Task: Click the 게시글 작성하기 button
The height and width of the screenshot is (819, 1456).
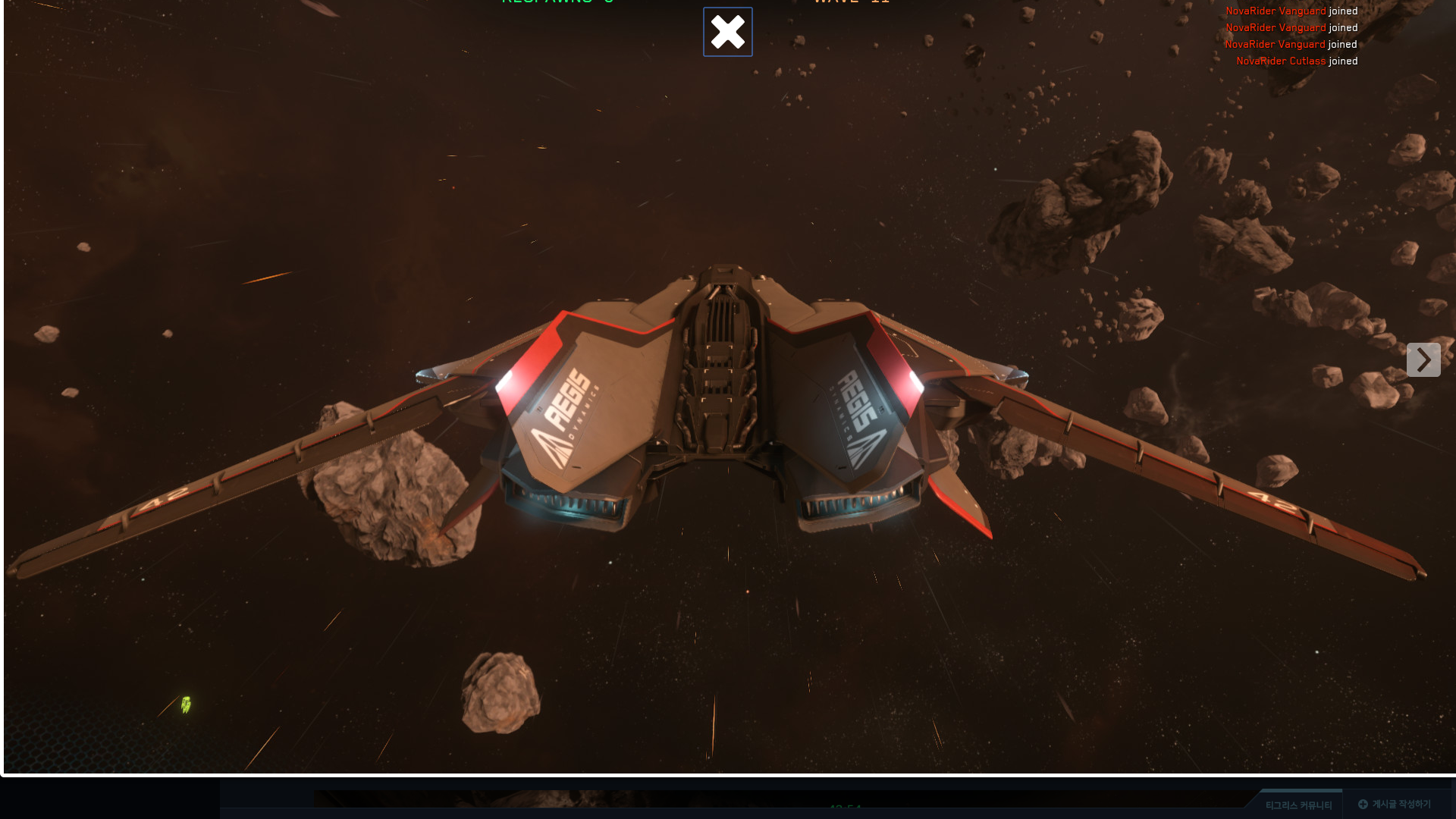Action: pyautogui.click(x=1395, y=804)
